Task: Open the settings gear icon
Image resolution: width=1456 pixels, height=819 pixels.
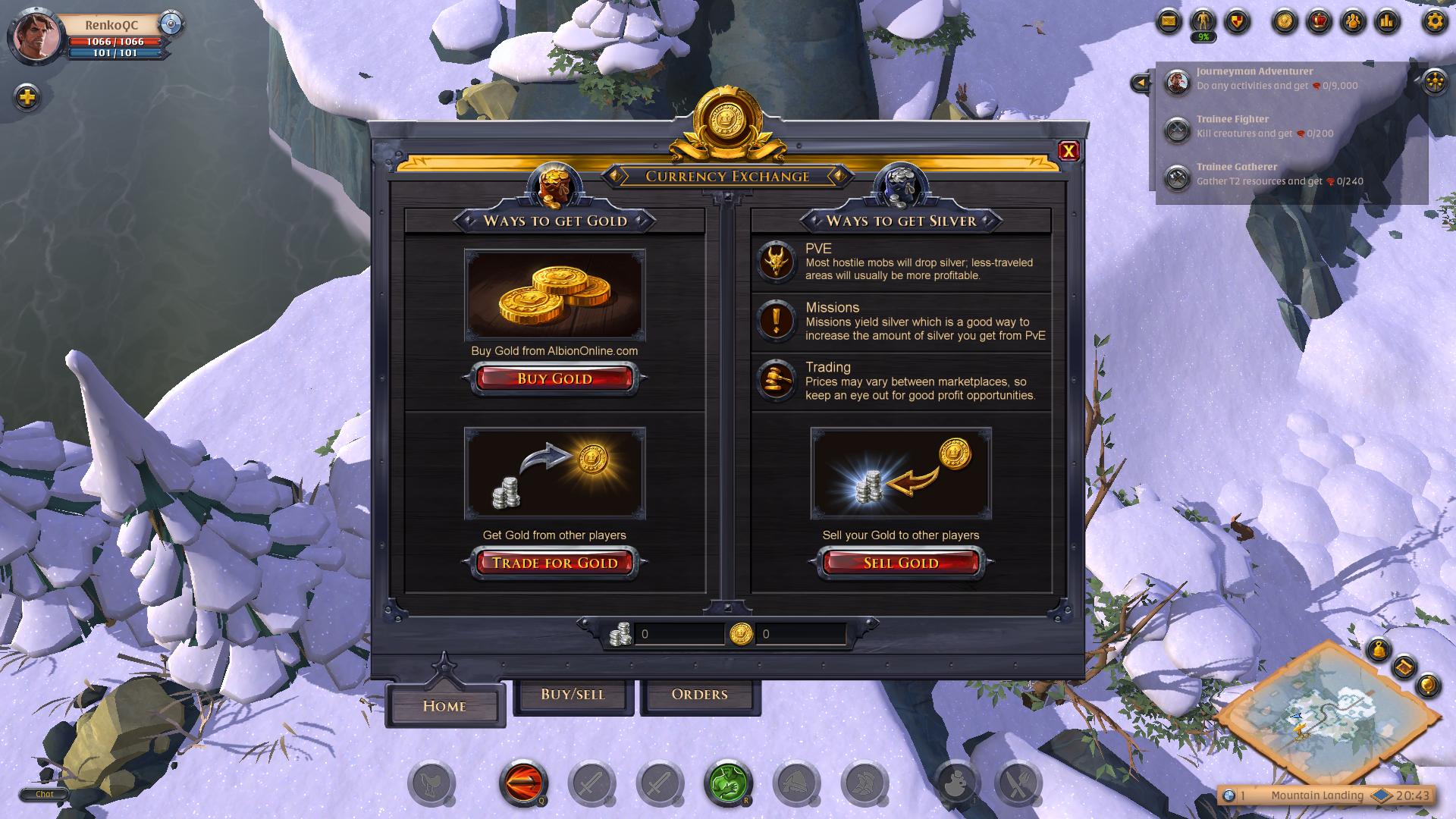Action: [1434, 21]
